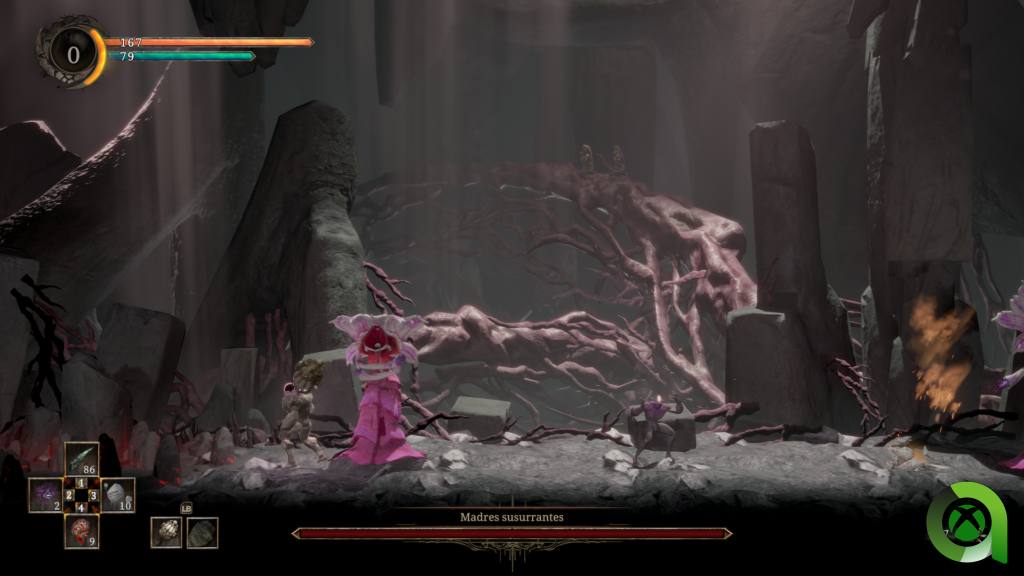Select the purple flower item slot
The width and height of the screenshot is (1024, 576).
click(x=45, y=495)
